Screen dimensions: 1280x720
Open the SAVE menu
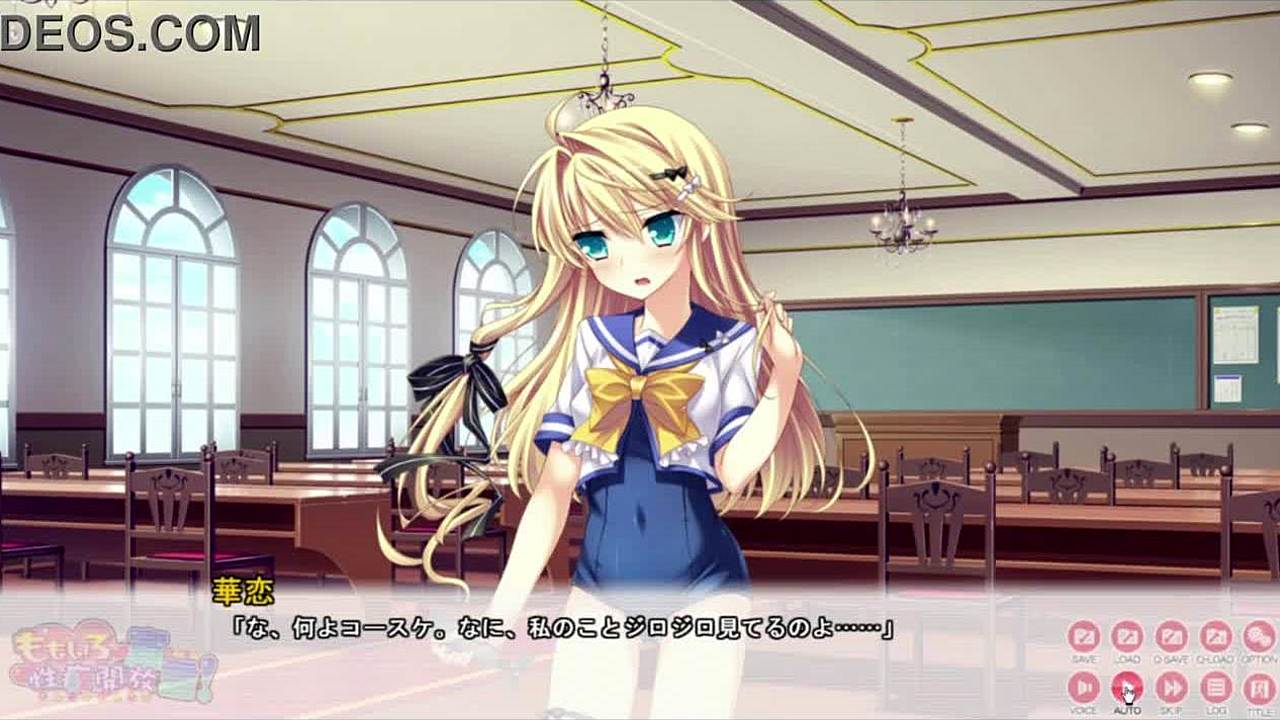1083,637
